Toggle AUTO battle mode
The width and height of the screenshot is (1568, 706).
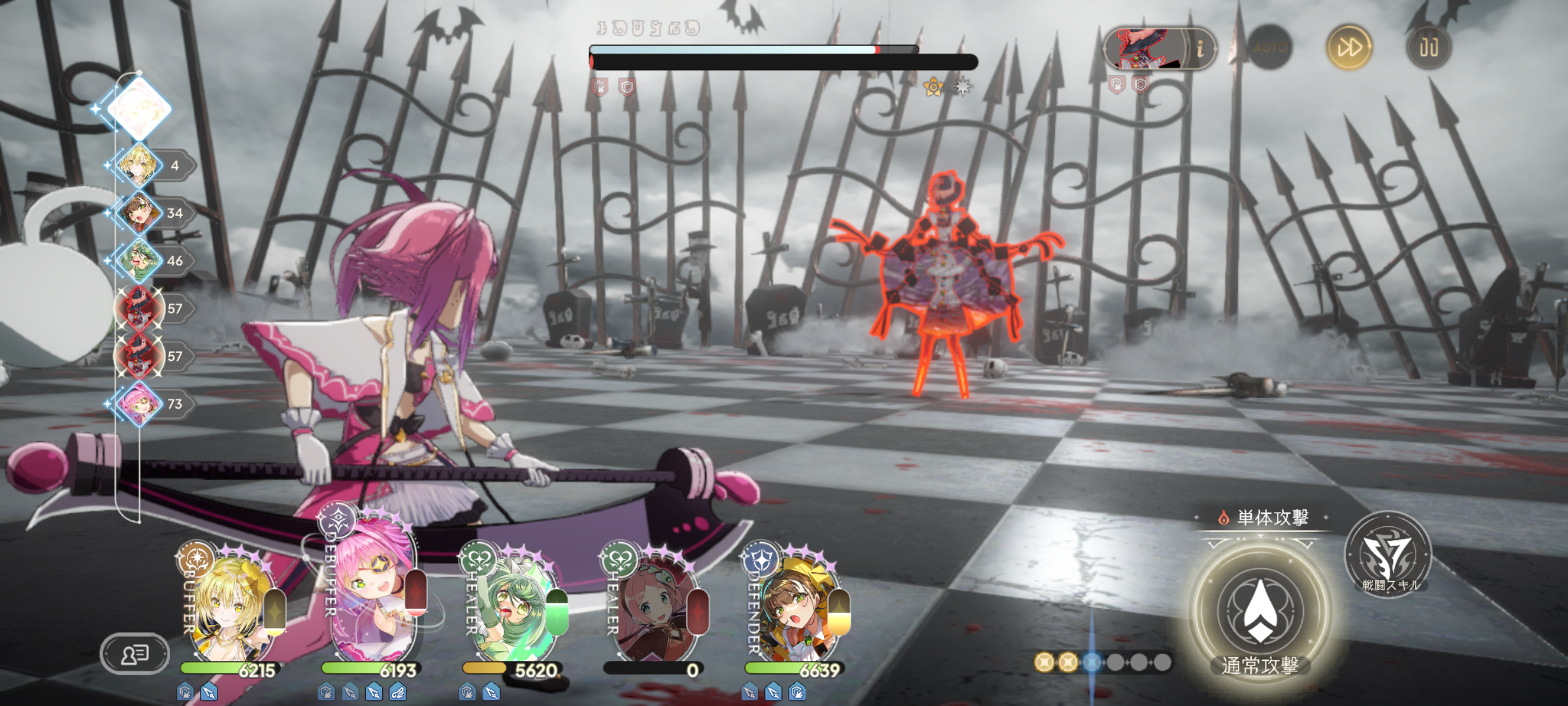(1269, 48)
